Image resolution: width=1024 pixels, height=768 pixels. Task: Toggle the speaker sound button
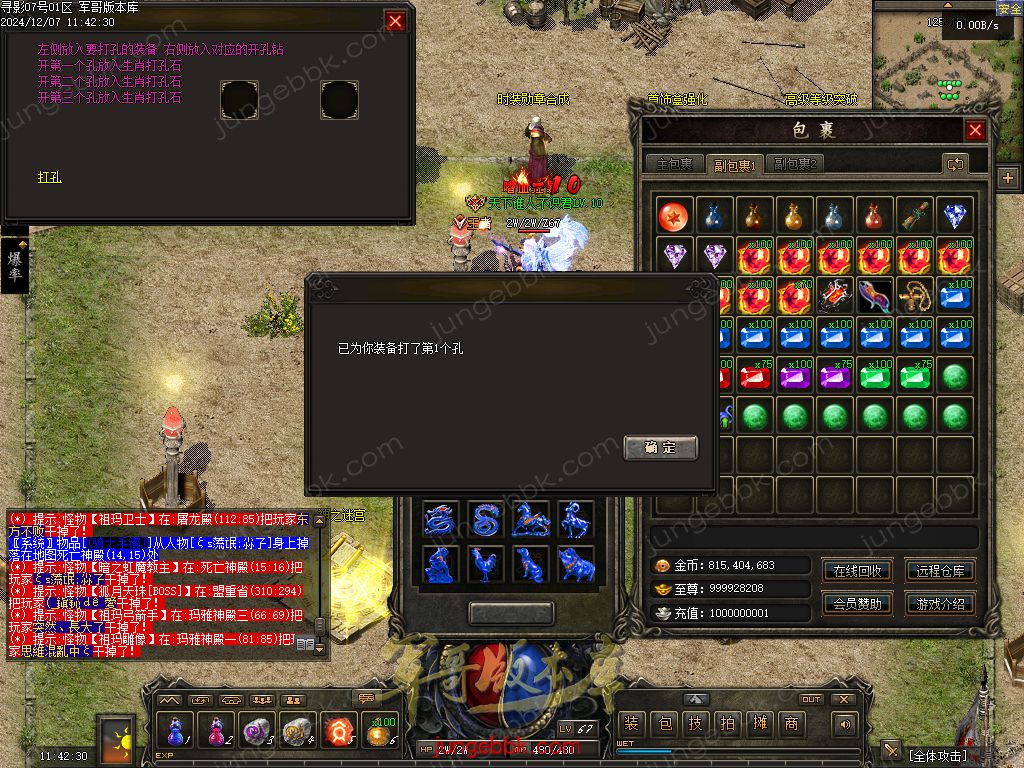(x=846, y=724)
